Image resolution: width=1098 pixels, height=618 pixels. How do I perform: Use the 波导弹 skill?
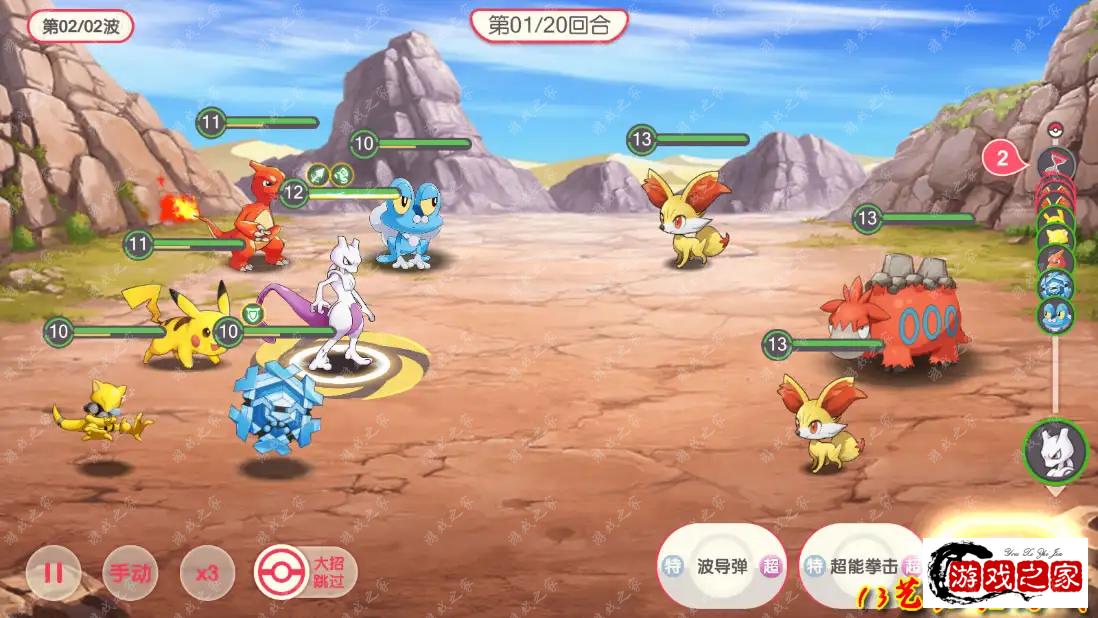coord(722,566)
